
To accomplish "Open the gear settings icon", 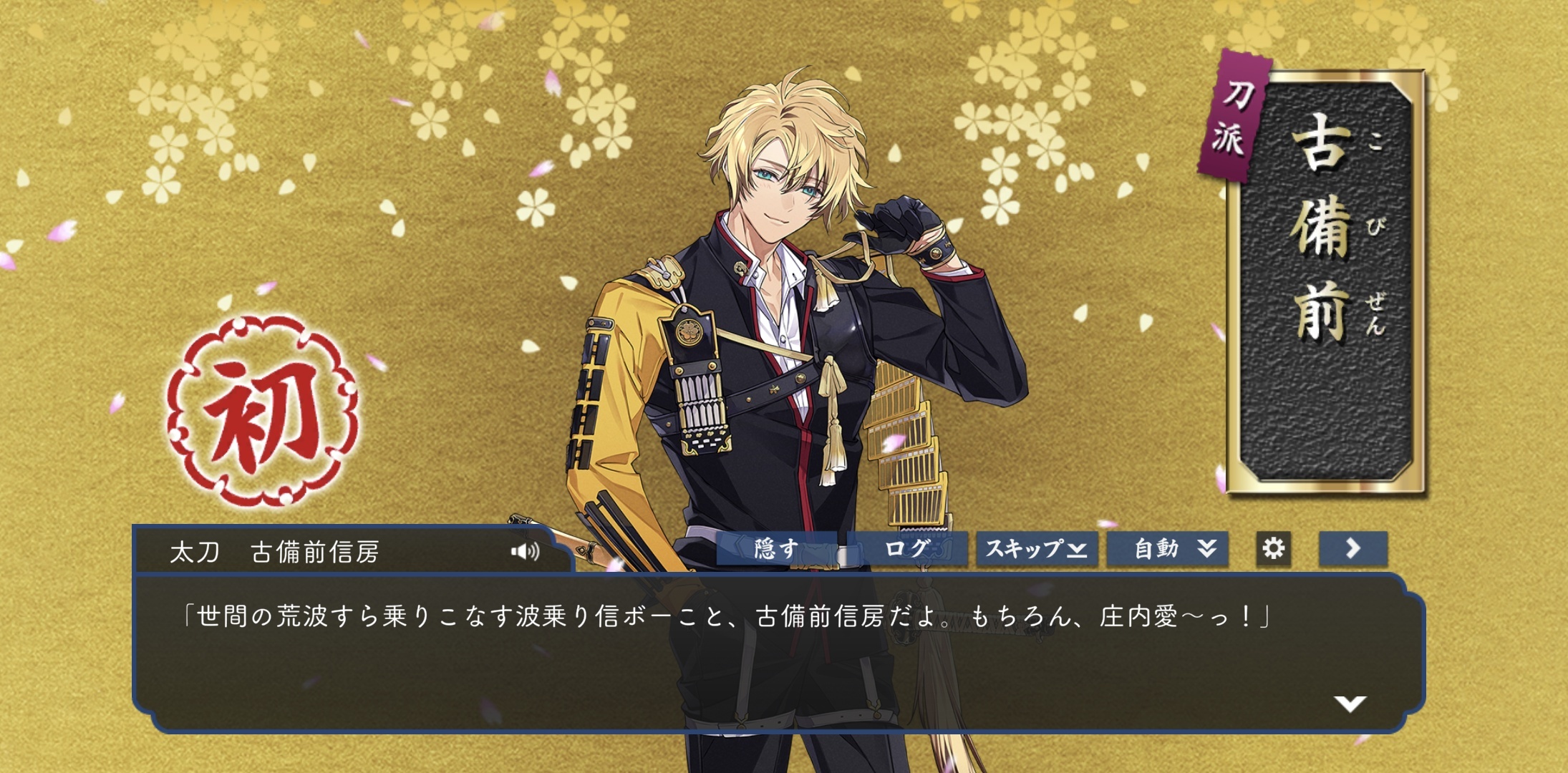I will [x=1273, y=549].
